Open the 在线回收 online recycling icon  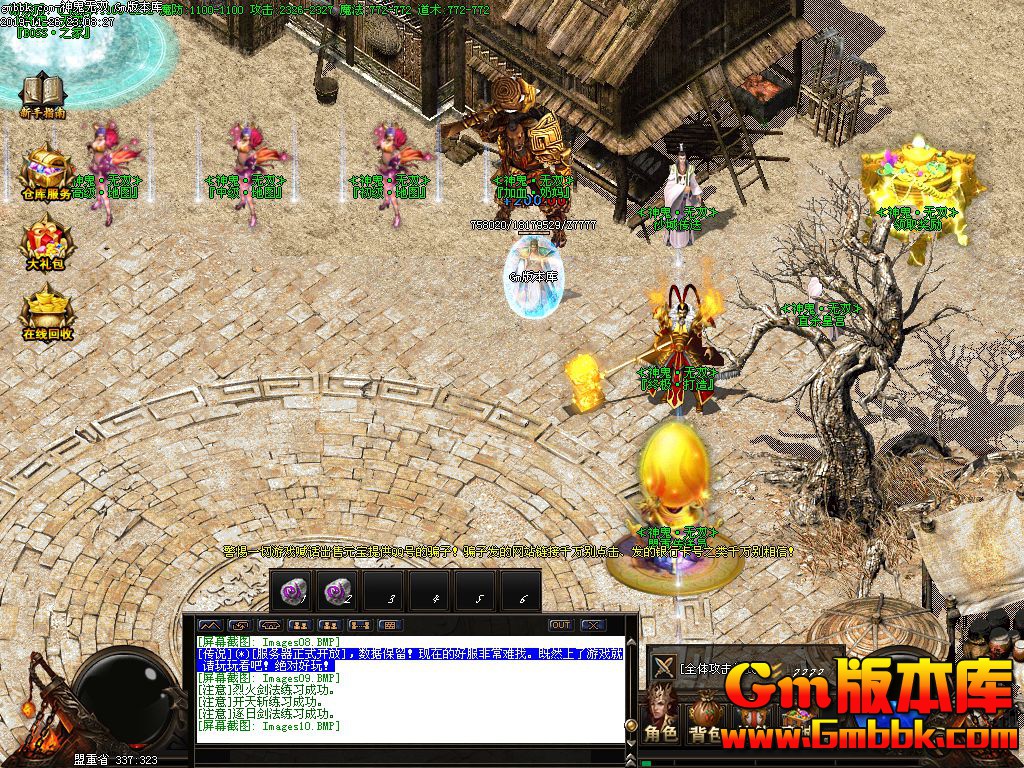pos(47,308)
